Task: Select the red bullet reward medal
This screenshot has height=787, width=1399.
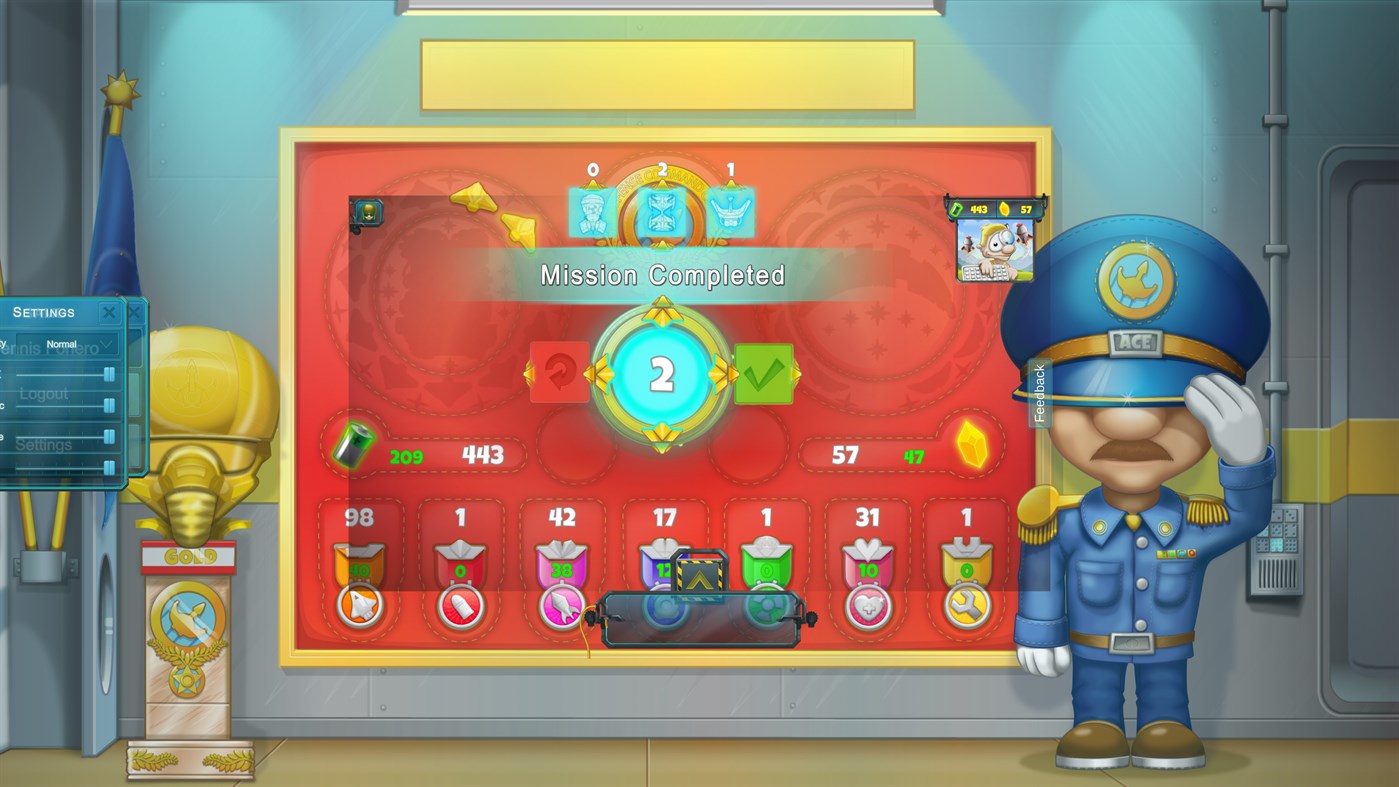Action: pos(461,607)
